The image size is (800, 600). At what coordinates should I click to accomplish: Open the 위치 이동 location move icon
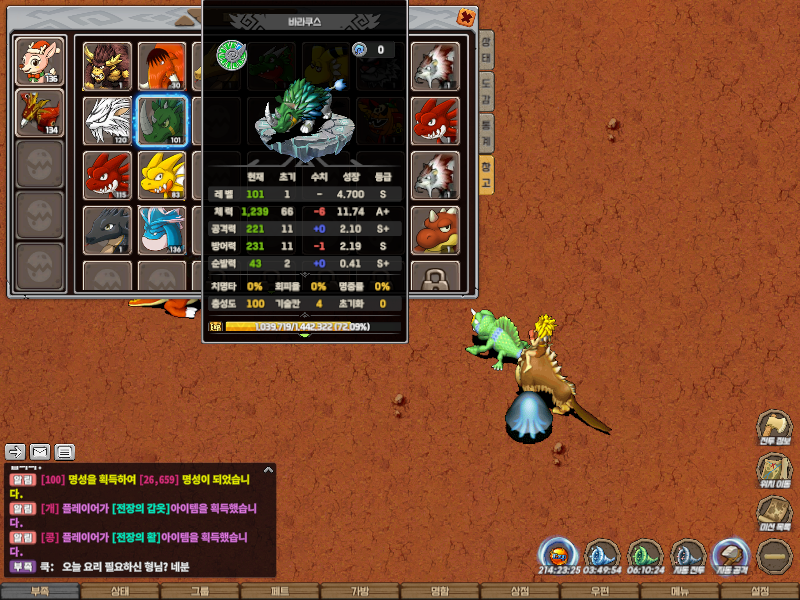pyautogui.click(x=774, y=472)
